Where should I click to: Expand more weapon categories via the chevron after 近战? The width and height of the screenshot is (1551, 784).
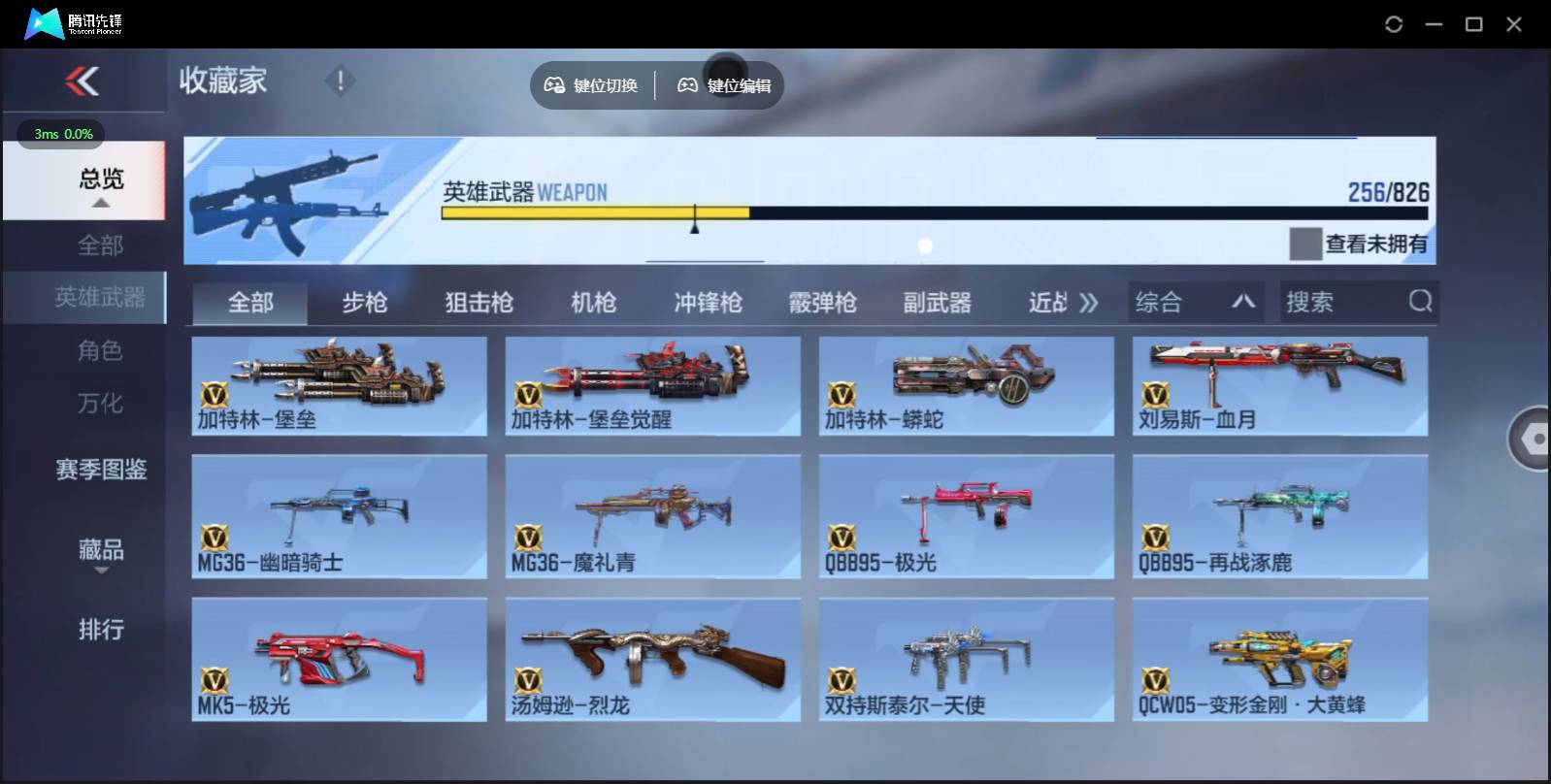click(x=1089, y=302)
